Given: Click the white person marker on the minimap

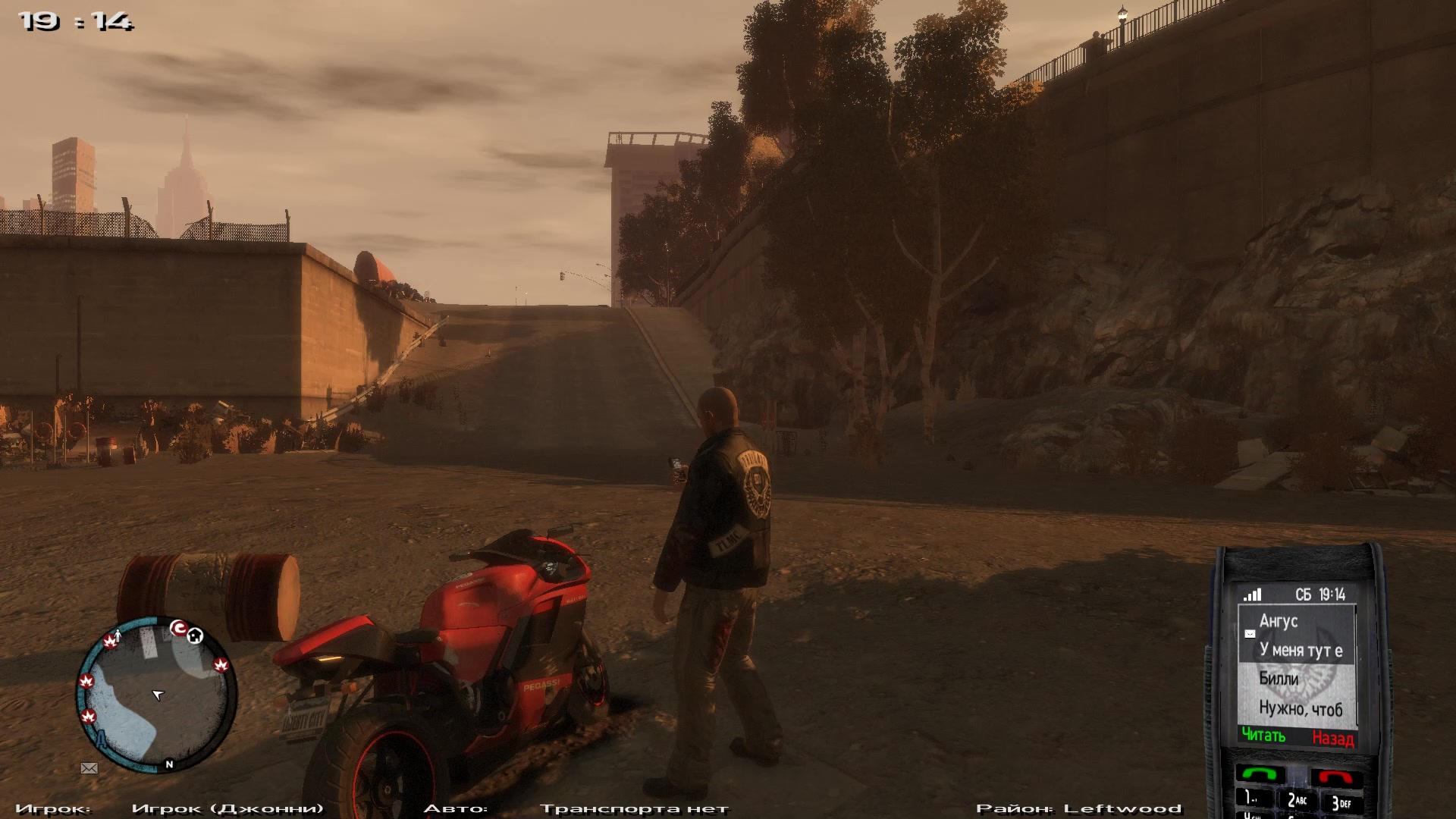Looking at the screenshot, I should pos(117,634).
